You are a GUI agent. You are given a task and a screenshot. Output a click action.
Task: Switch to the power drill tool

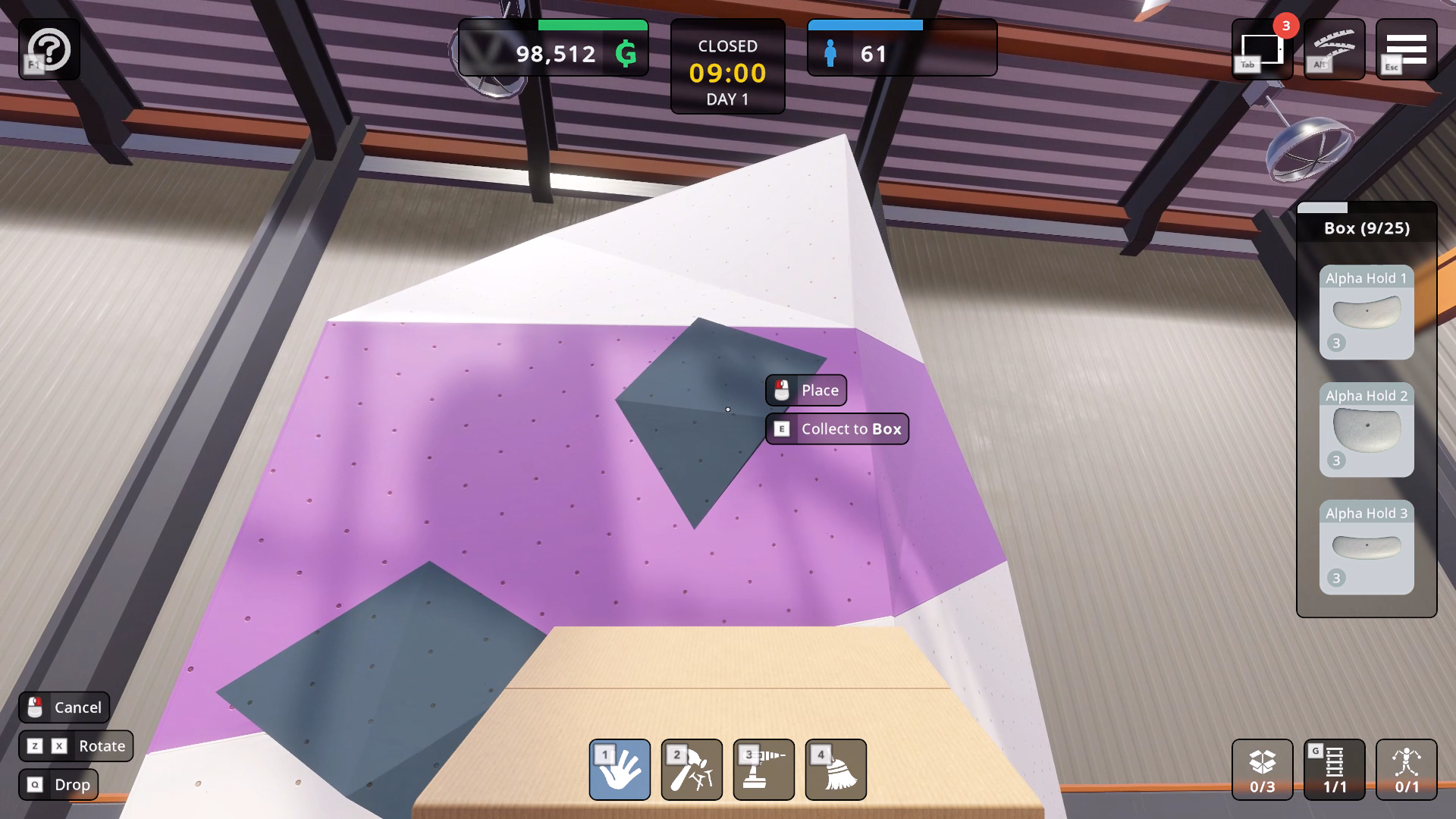pyautogui.click(x=764, y=770)
